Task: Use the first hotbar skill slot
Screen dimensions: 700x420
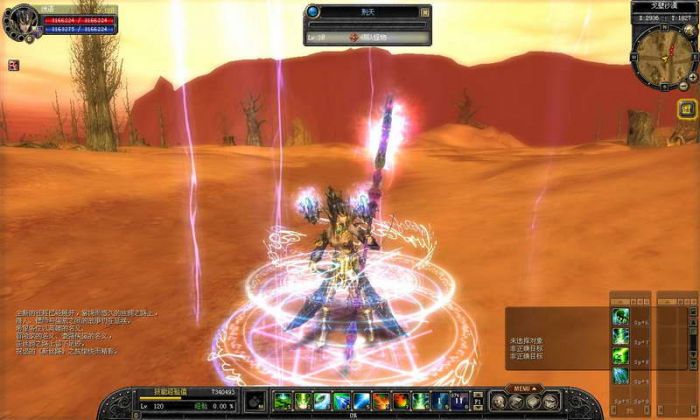Action: pyautogui.click(x=282, y=401)
